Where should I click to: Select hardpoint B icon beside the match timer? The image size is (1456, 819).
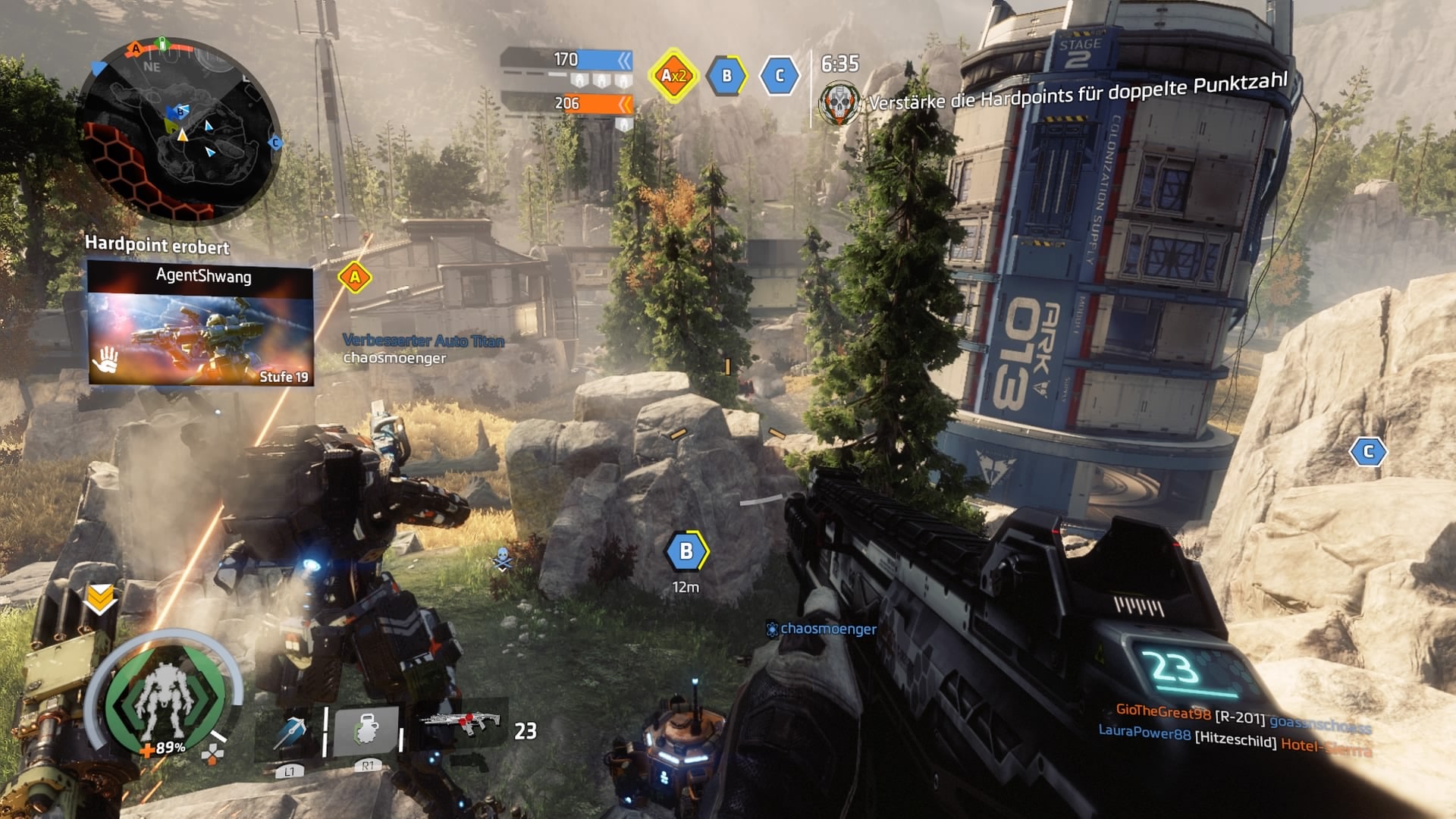(726, 75)
